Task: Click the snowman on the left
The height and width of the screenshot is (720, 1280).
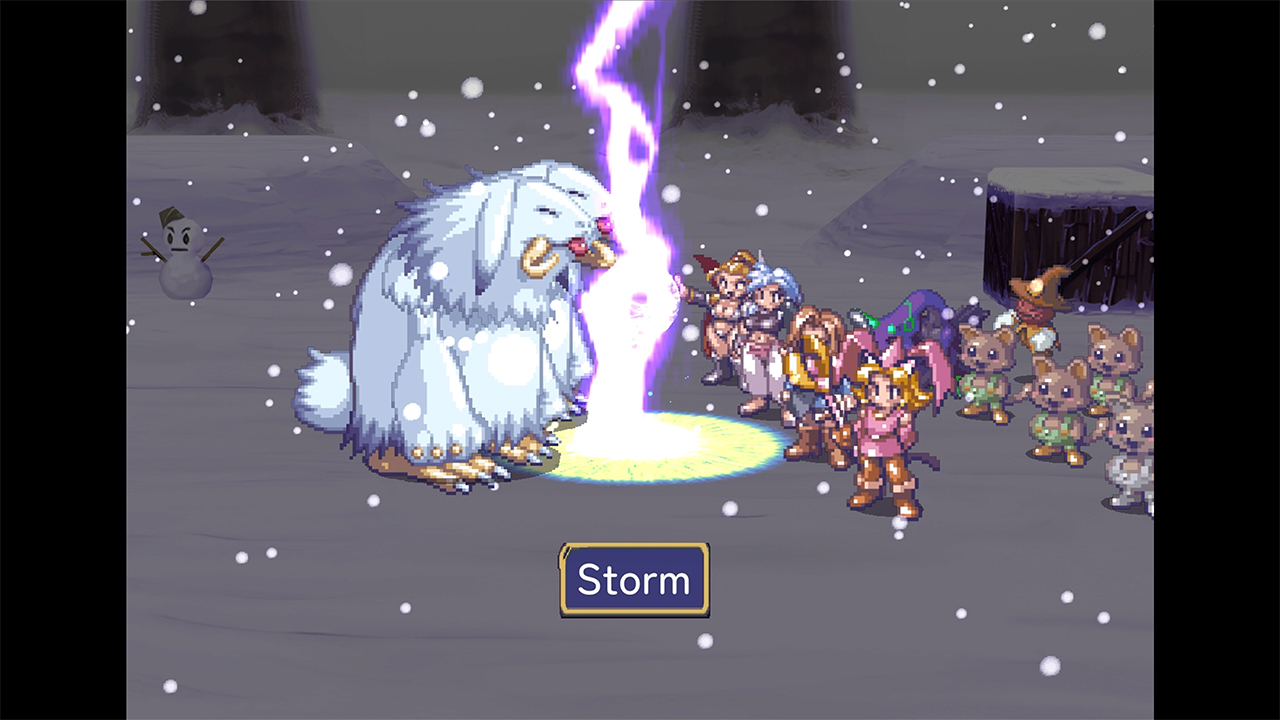Action: 184,255
